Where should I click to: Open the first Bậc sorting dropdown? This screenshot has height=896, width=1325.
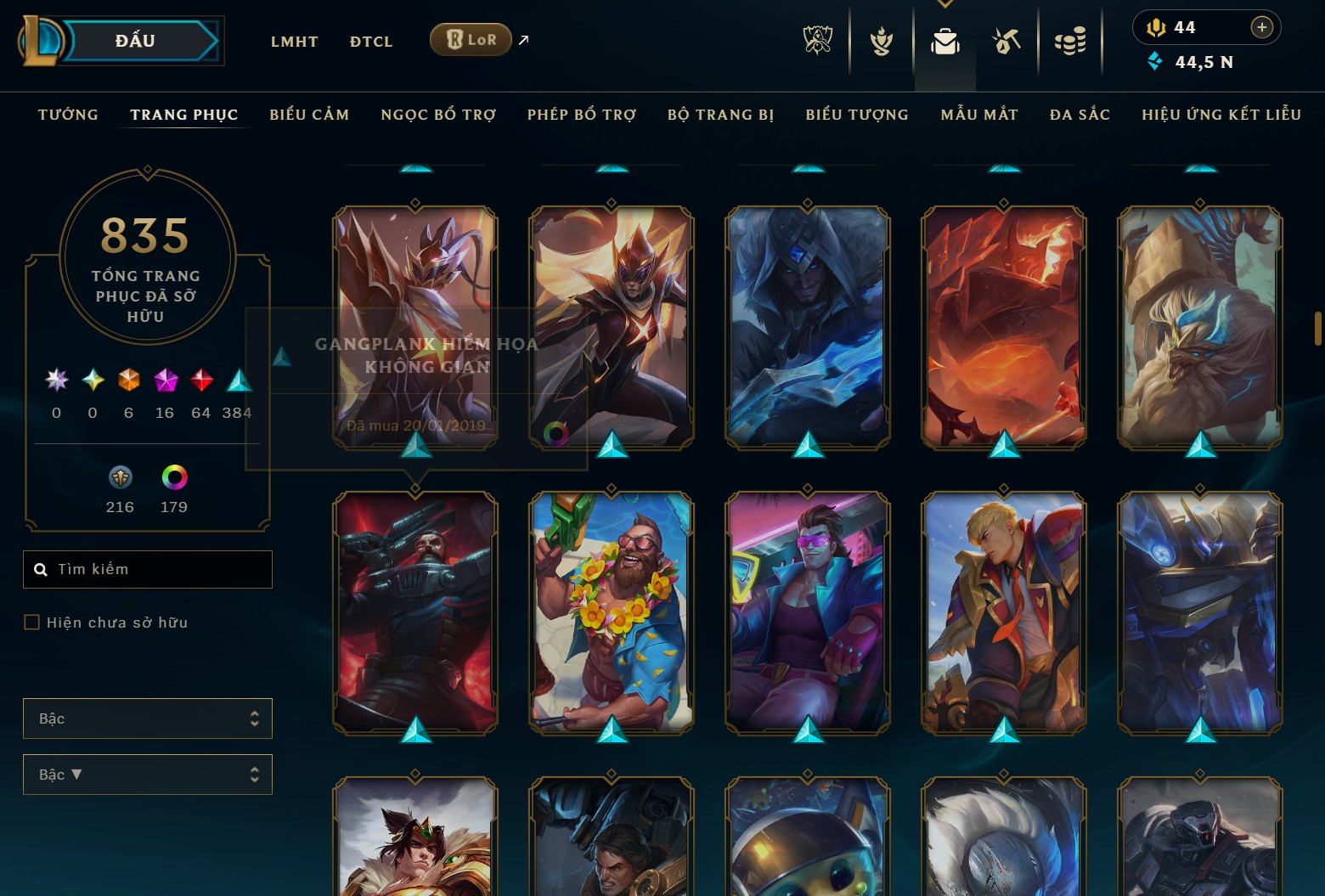(x=148, y=718)
